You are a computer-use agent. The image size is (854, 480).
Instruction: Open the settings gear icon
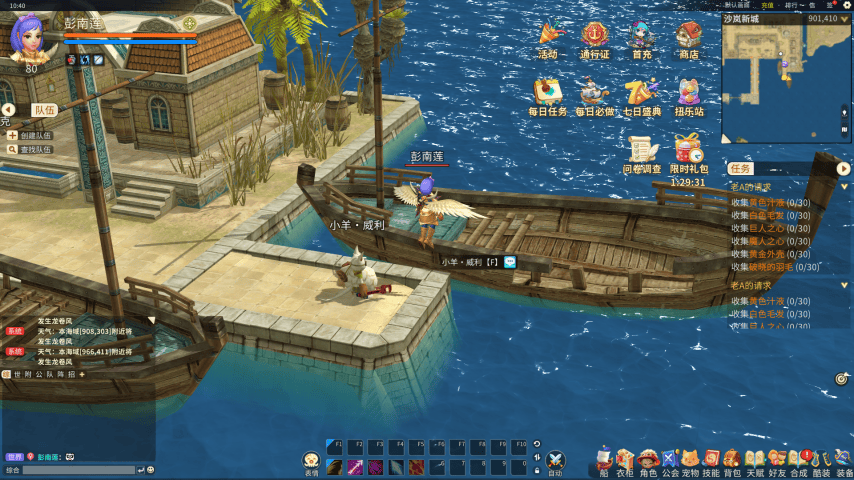(841, 379)
